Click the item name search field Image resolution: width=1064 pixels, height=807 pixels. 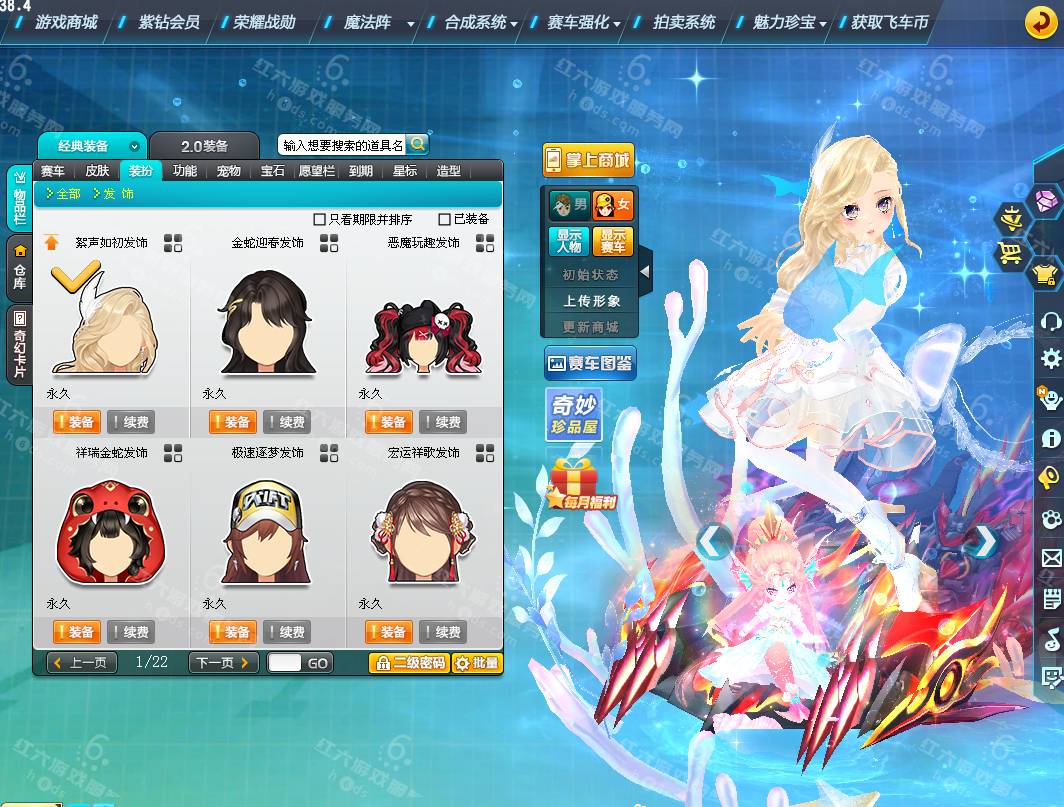(342, 145)
